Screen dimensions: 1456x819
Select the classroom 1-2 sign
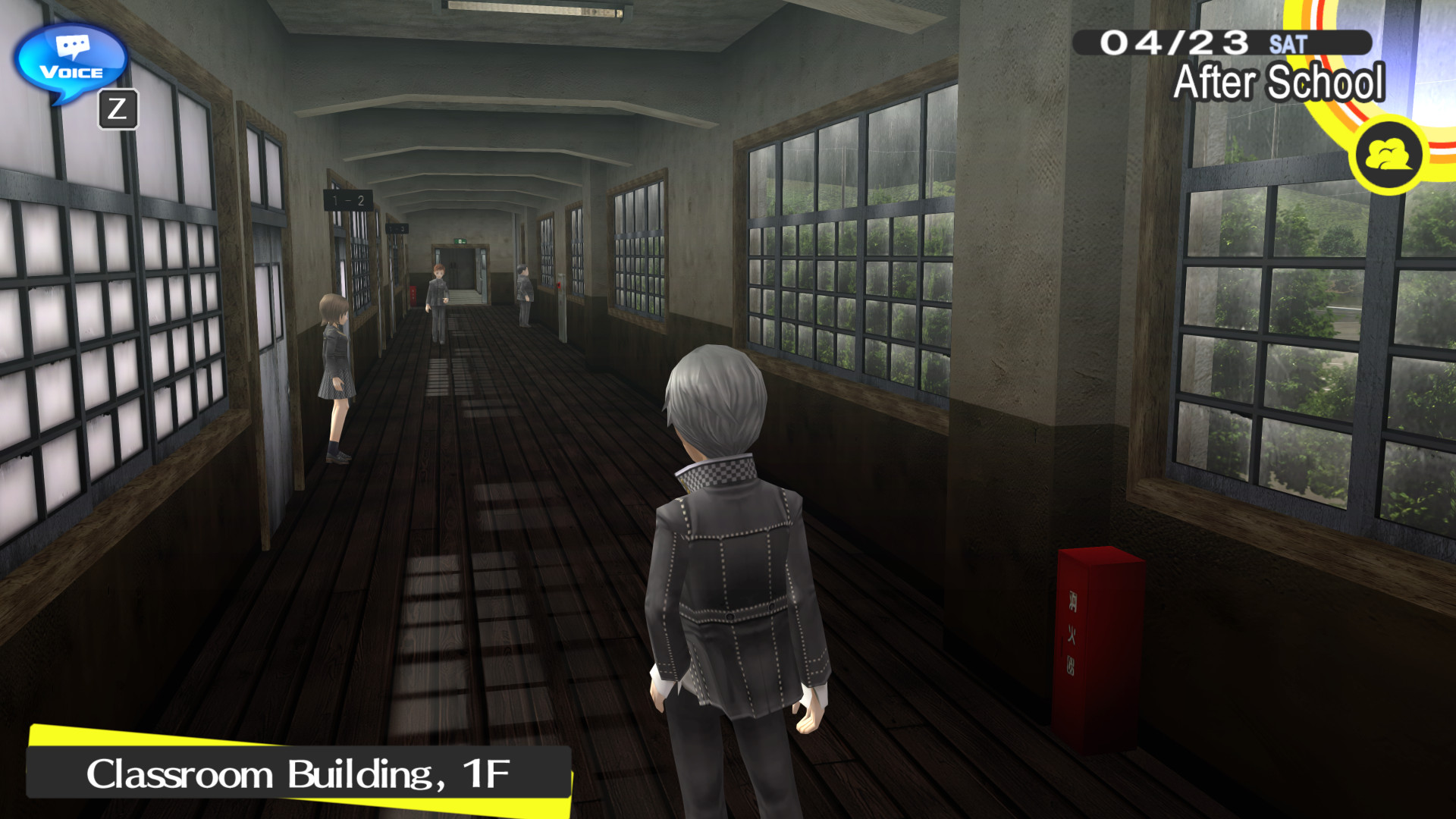pyautogui.click(x=347, y=198)
